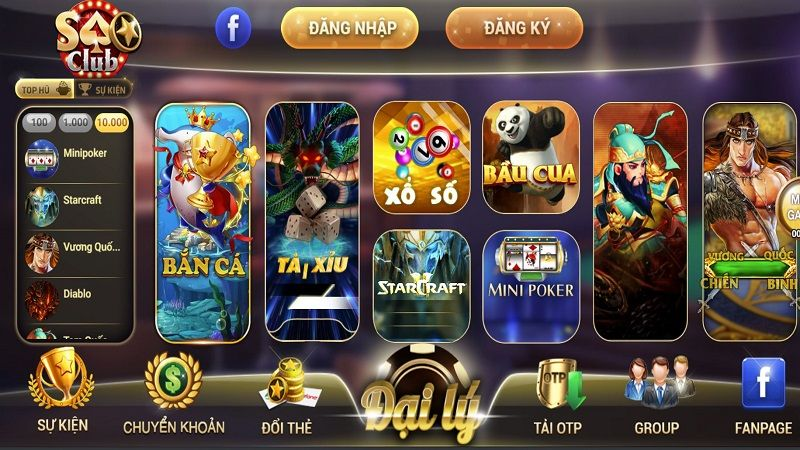Screen dimensions: 800x450
Task: Start the Bầu Cua panda game
Action: click(x=531, y=157)
